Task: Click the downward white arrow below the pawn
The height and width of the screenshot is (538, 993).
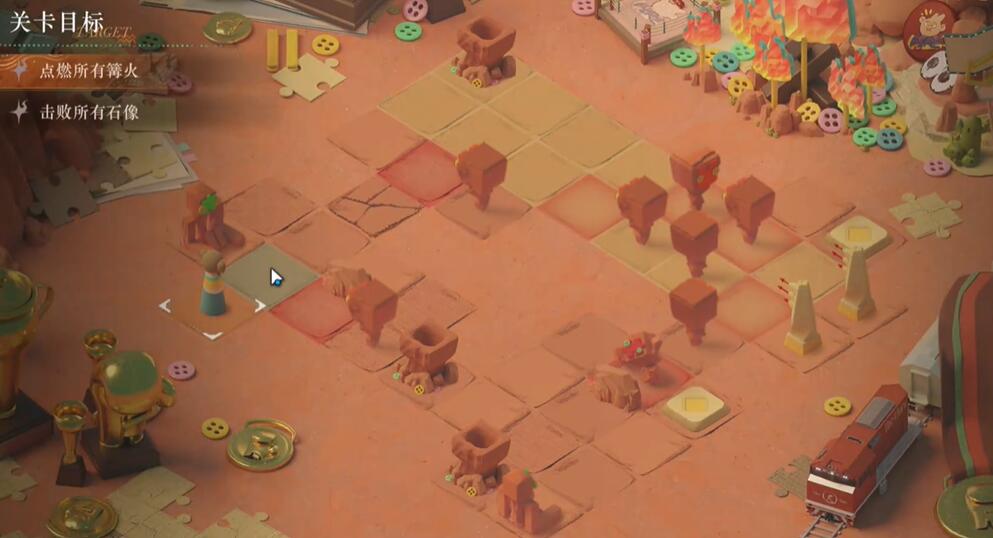Action: (212, 335)
